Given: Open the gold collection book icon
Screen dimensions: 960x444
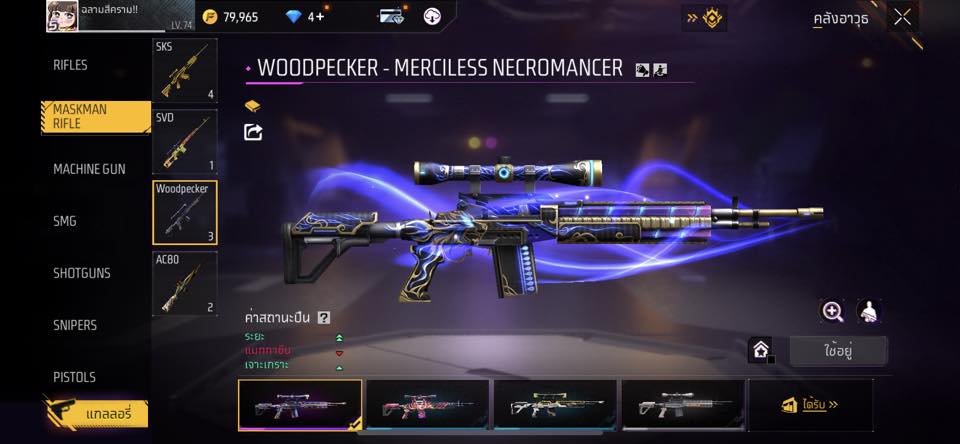Looking at the screenshot, I should 253,105.
